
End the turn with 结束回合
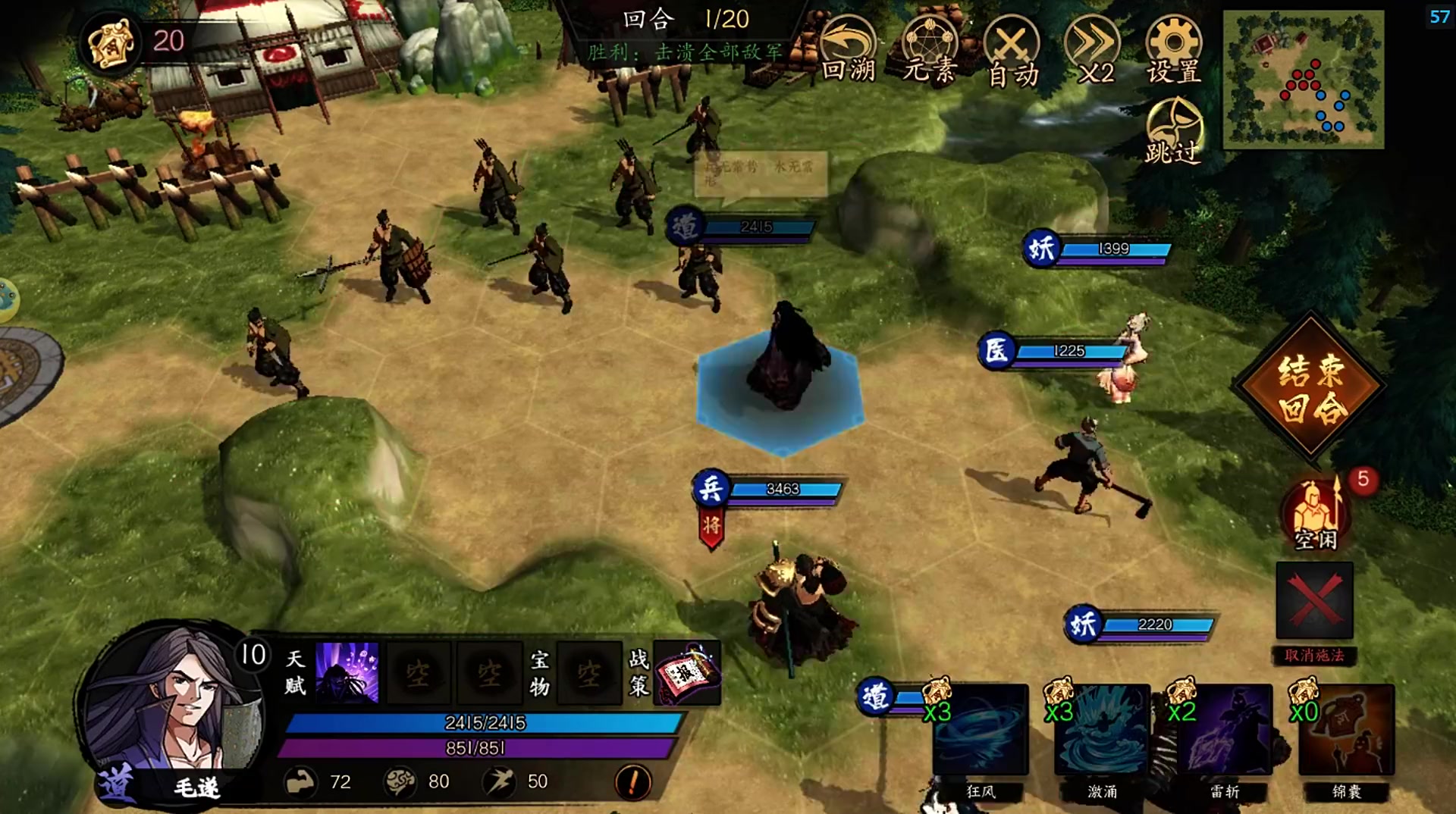1310,387
